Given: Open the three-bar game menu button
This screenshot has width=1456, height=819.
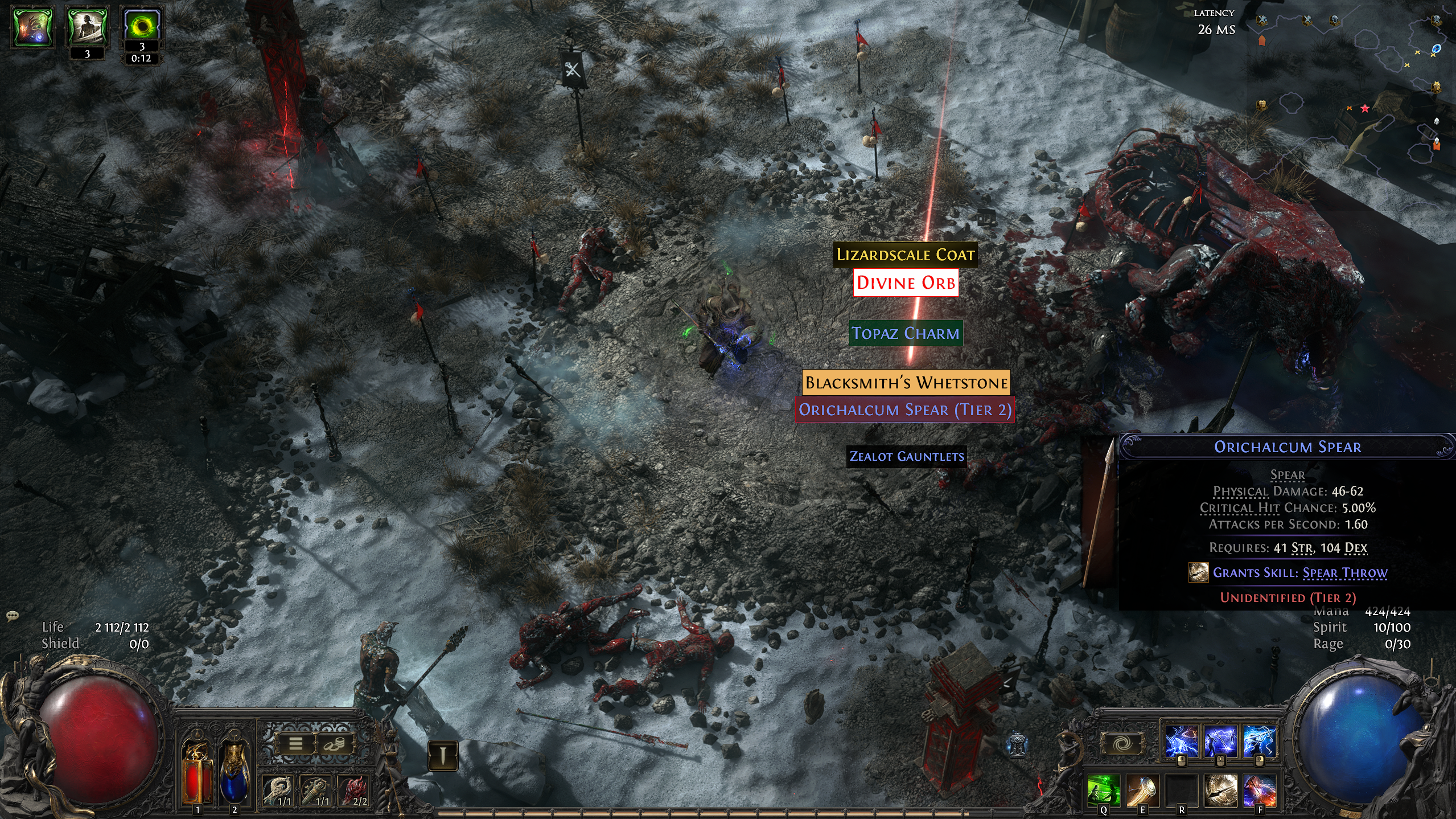Looking at the screenshot, I should click(295, 744).
